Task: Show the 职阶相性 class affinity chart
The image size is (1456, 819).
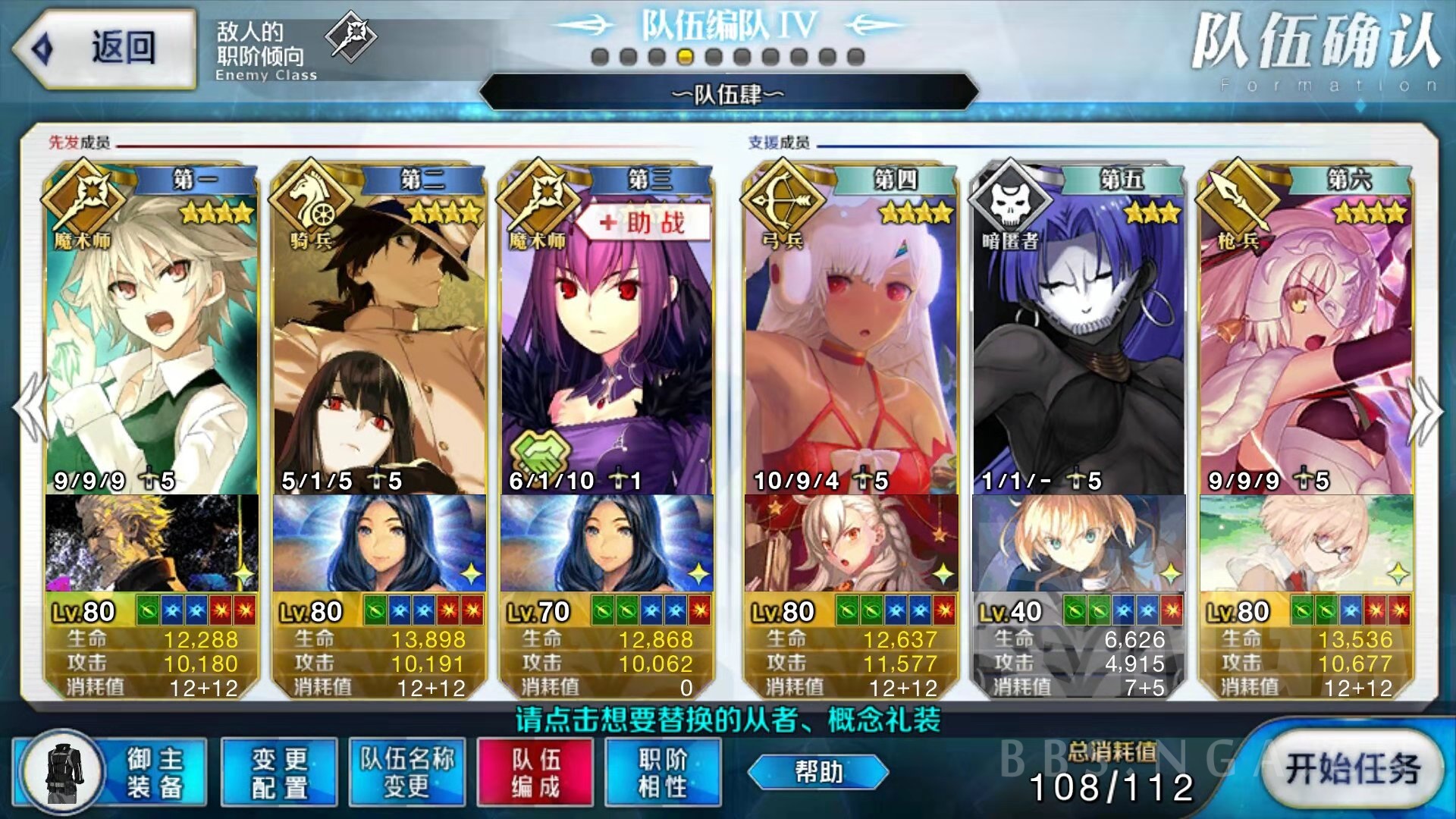Action: point(663,773)
